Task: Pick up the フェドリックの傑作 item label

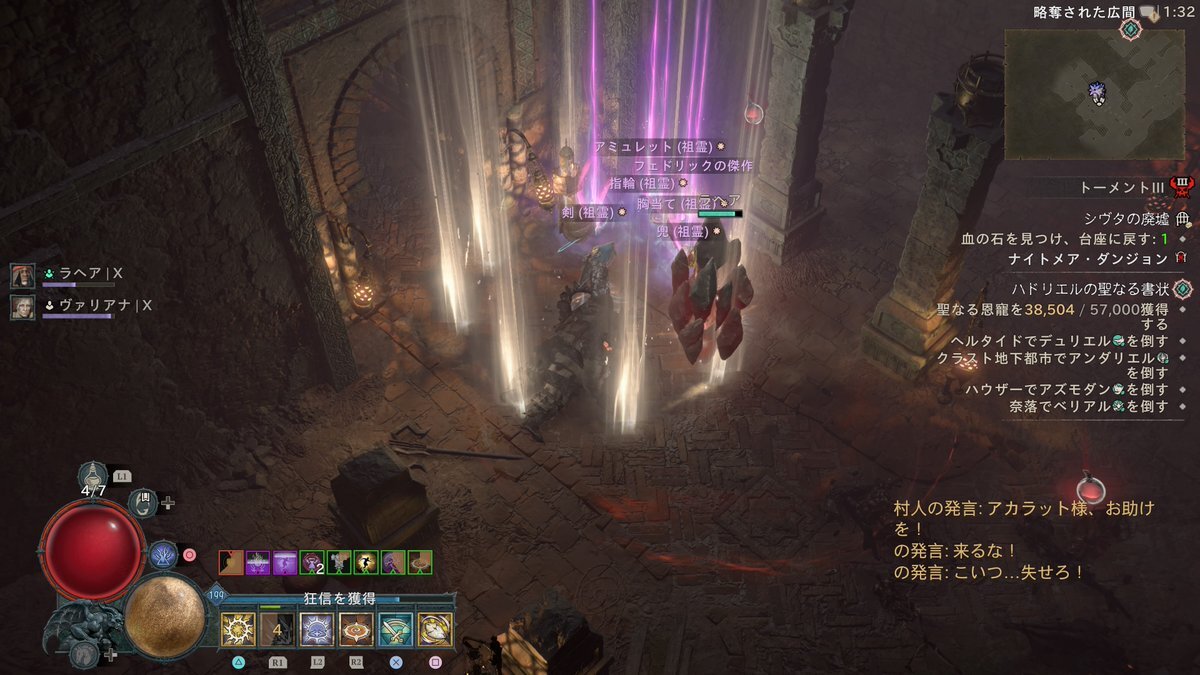Action: point(692,165)
